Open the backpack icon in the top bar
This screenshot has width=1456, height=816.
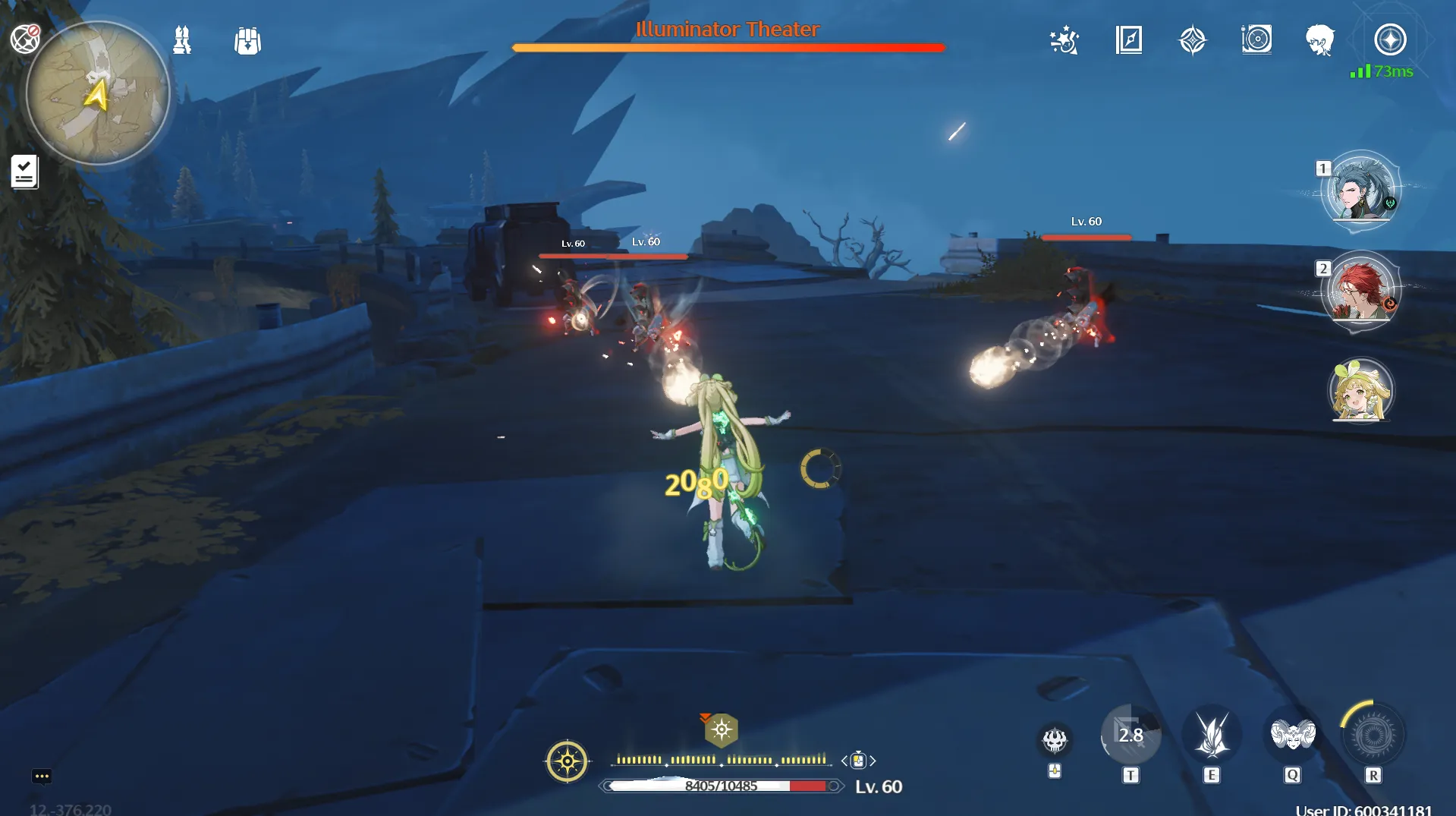(x=247, y=41)
